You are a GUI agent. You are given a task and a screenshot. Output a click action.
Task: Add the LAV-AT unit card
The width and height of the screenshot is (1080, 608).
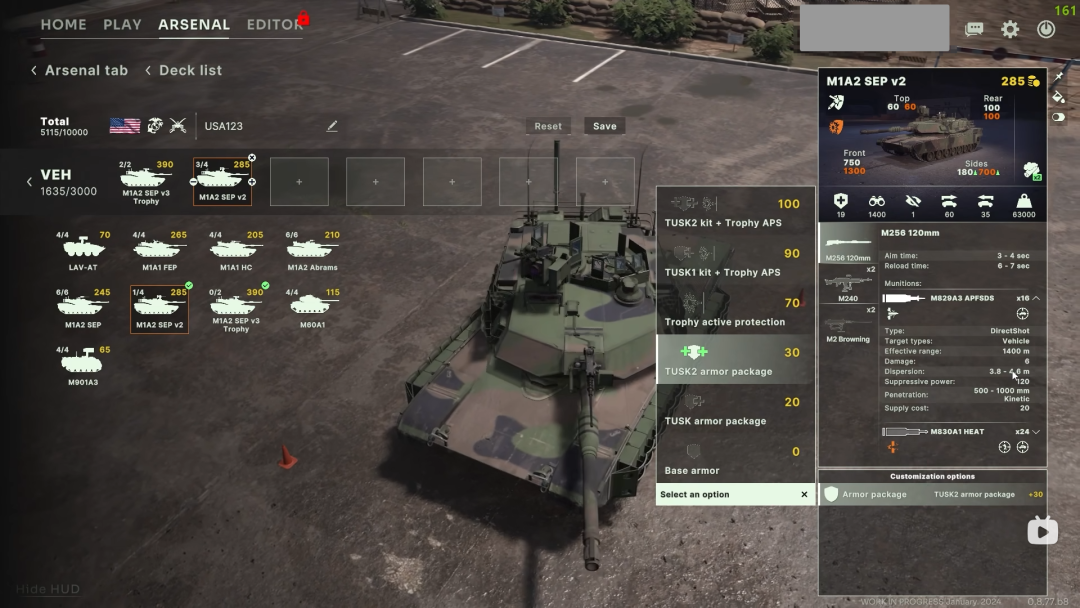click(84, 251)
